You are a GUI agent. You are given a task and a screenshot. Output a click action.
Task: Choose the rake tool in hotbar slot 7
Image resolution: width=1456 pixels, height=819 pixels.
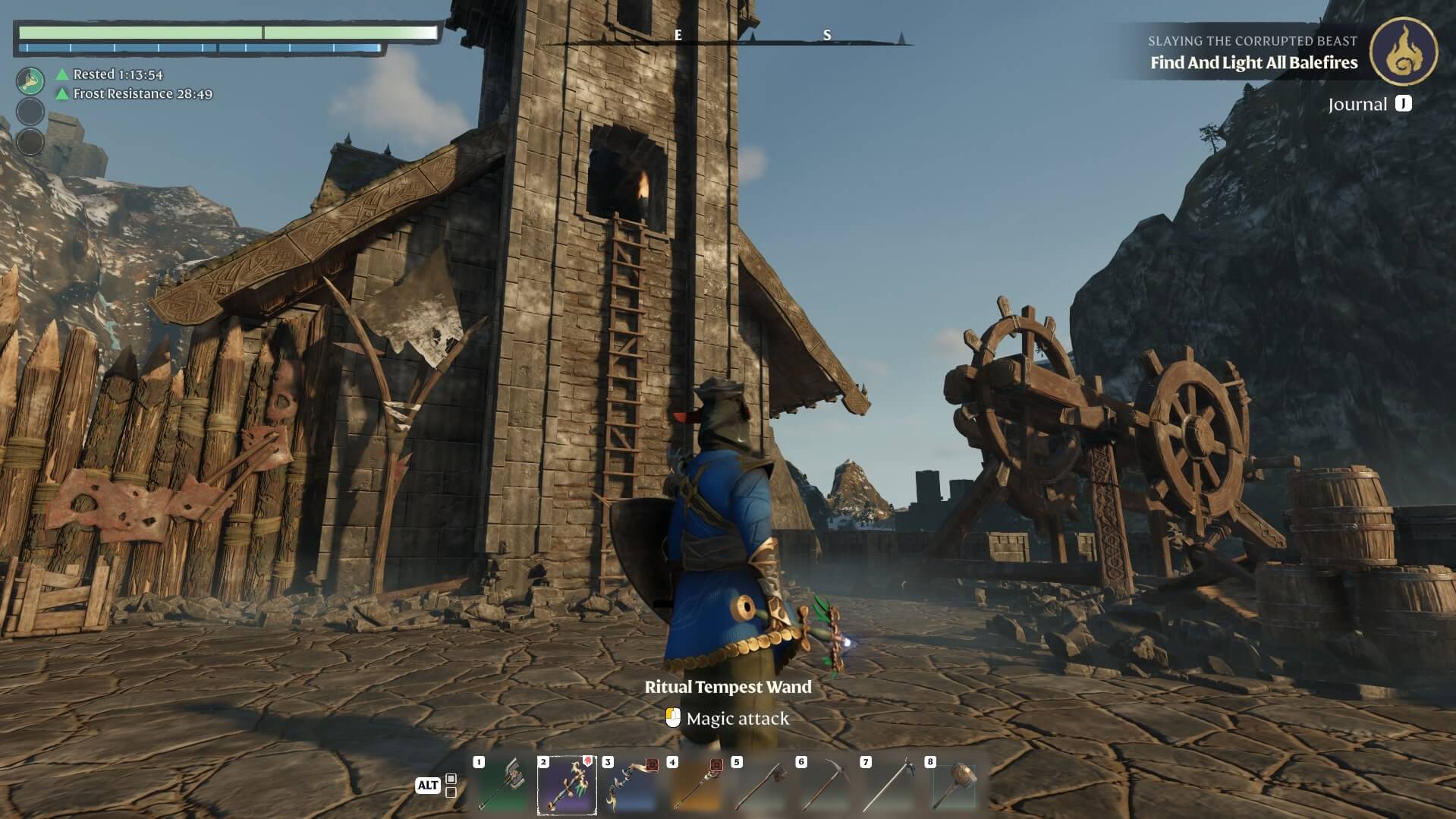pyautogui.click(x=889, y=785)
